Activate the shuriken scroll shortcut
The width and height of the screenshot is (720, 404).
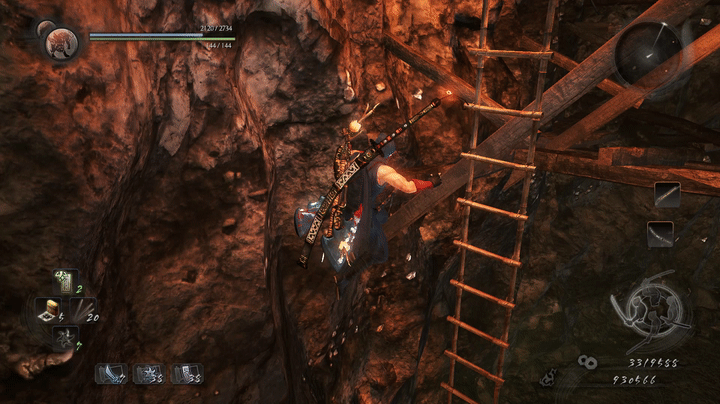pyautogui.click(x=147, y=374)
